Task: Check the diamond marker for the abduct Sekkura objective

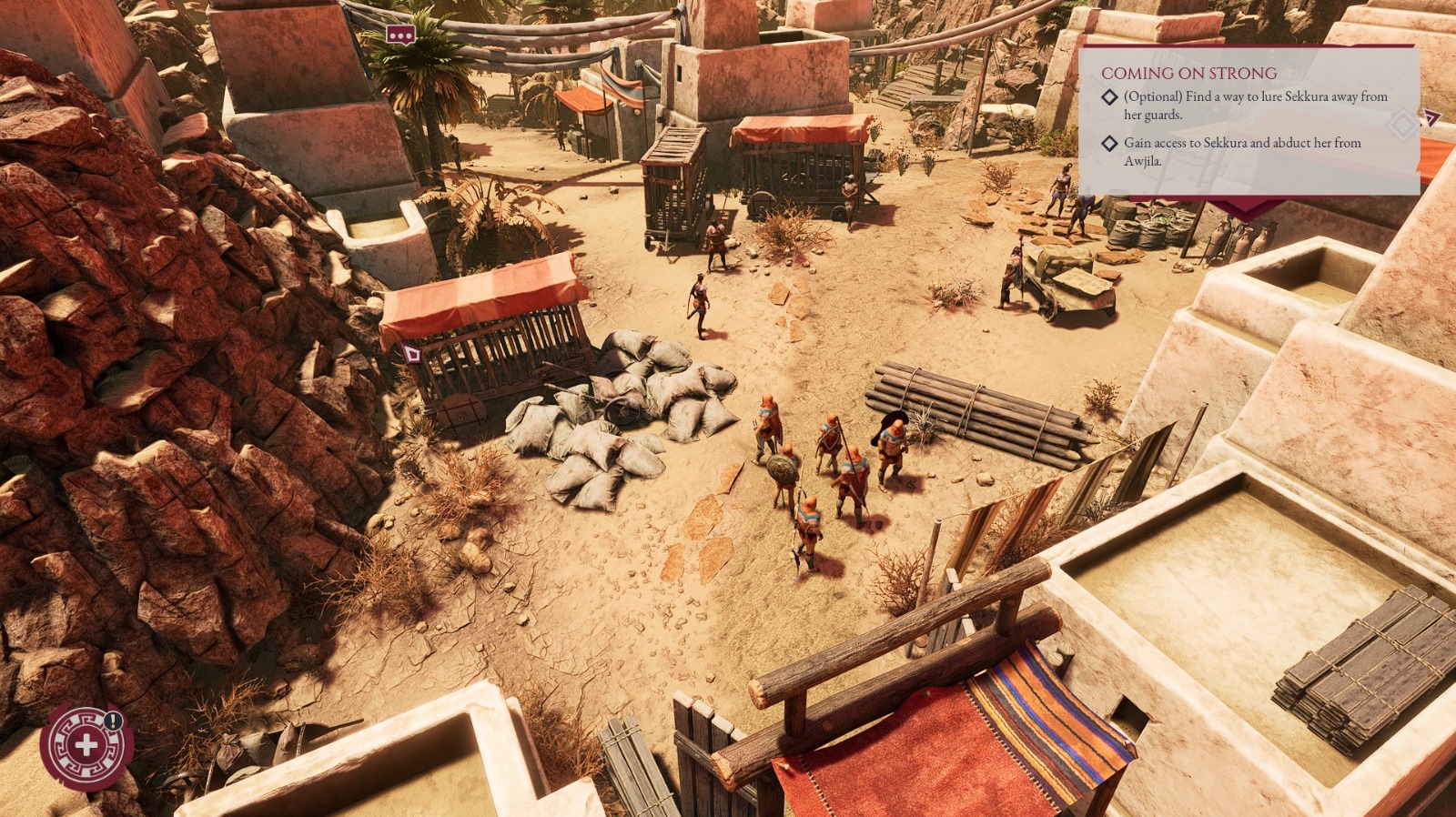Action: 1108,143
